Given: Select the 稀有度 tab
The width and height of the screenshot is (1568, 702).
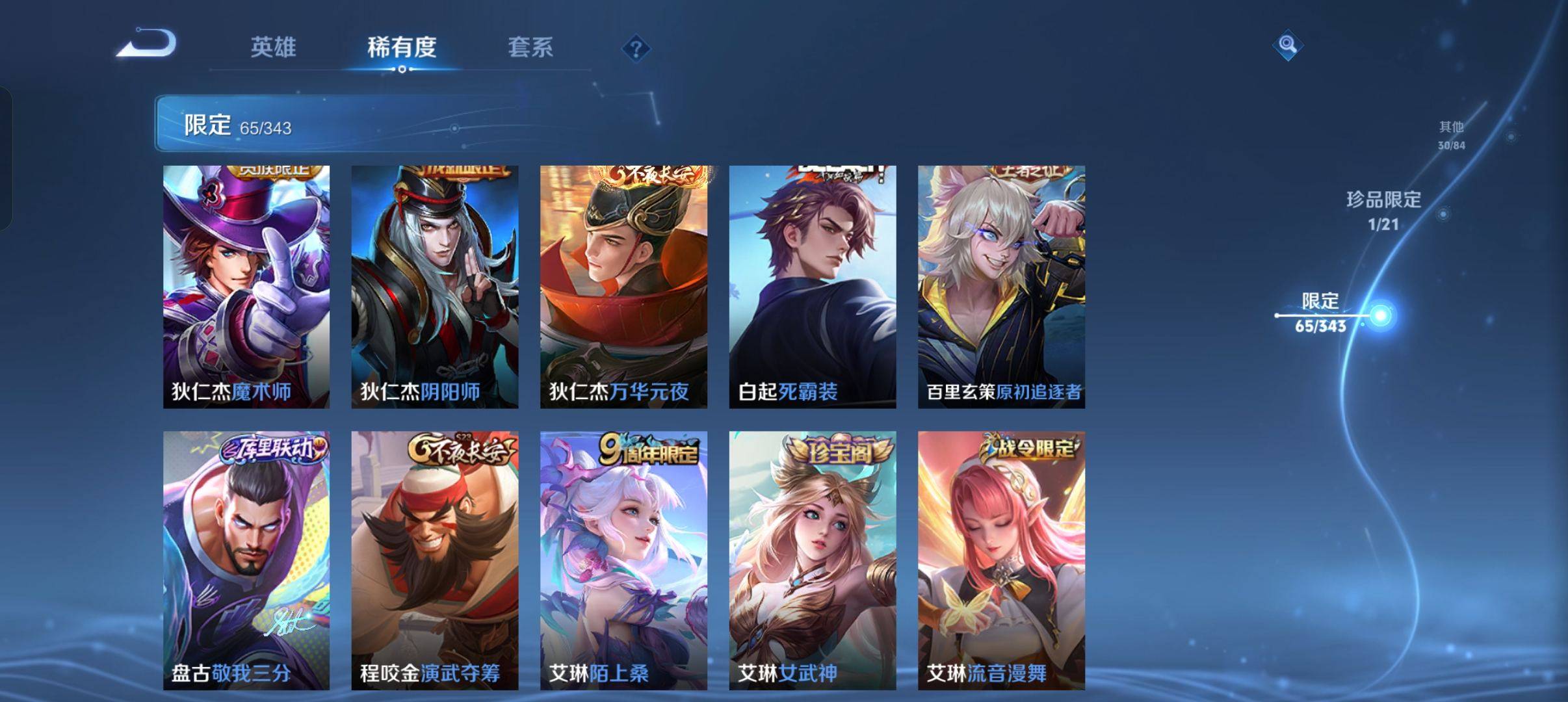Looking at the screenshot, I should [x=401, y=47].
